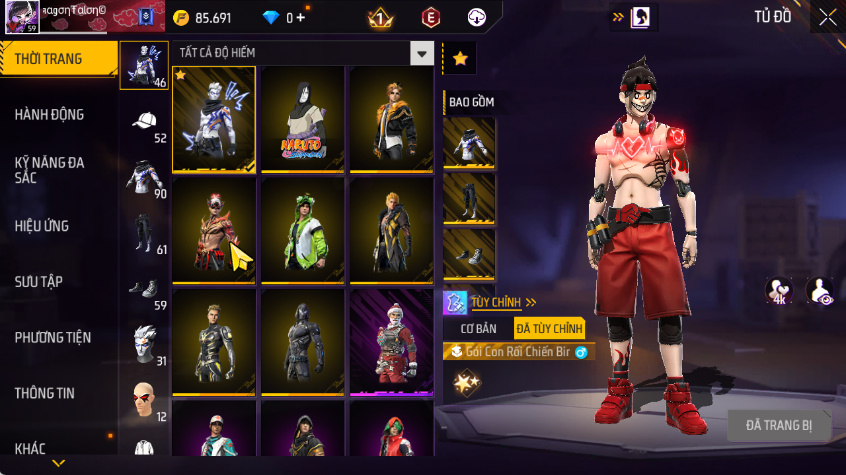Select the Hiệu Ứng tab

[x=42, y=226]
